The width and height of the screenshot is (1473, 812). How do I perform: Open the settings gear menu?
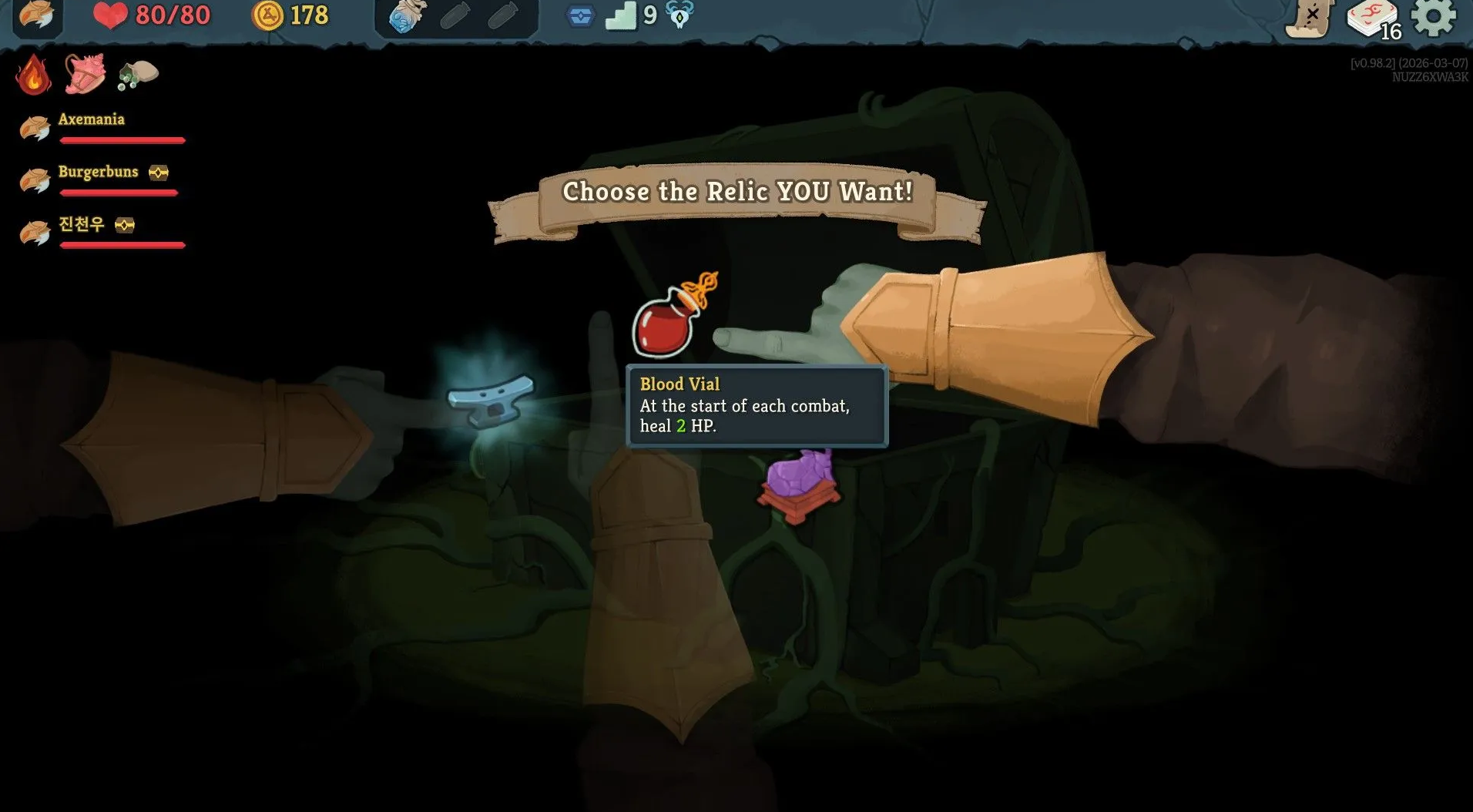tap(1434, 17)
